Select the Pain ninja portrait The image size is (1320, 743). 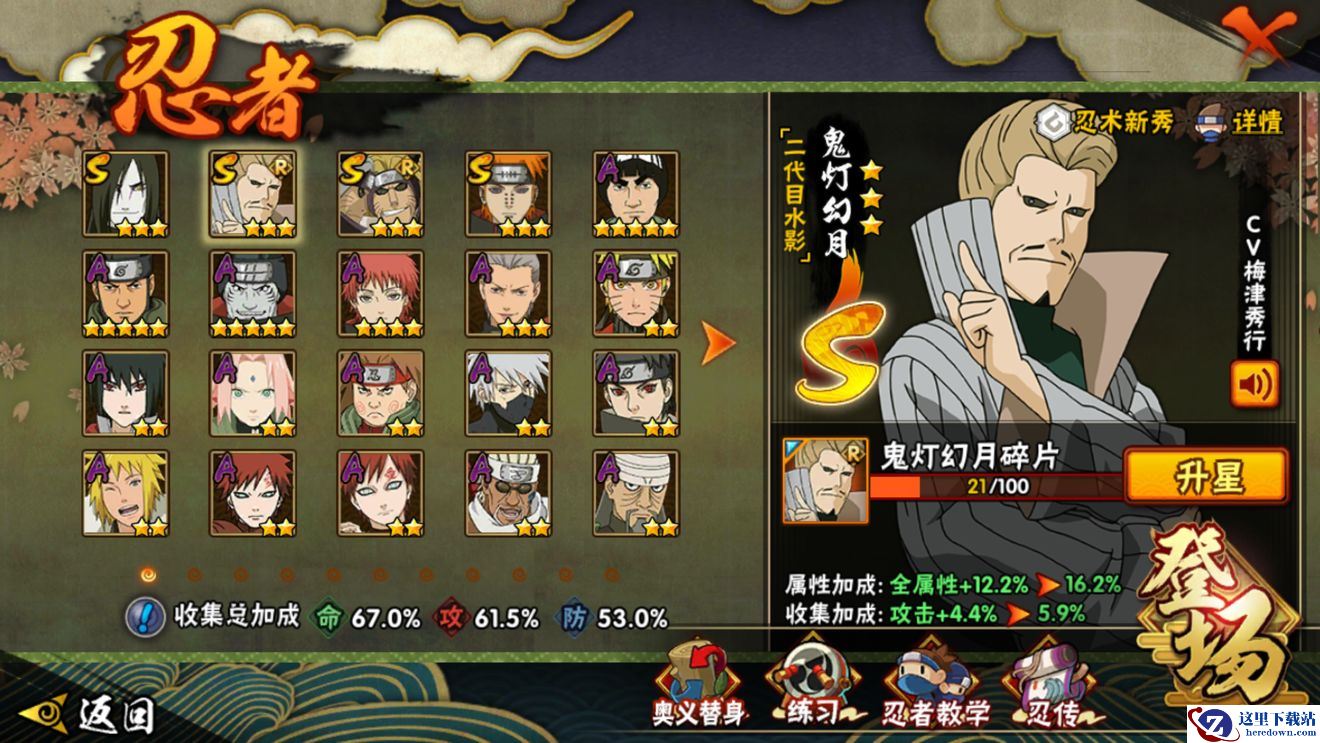pos(508,194)
